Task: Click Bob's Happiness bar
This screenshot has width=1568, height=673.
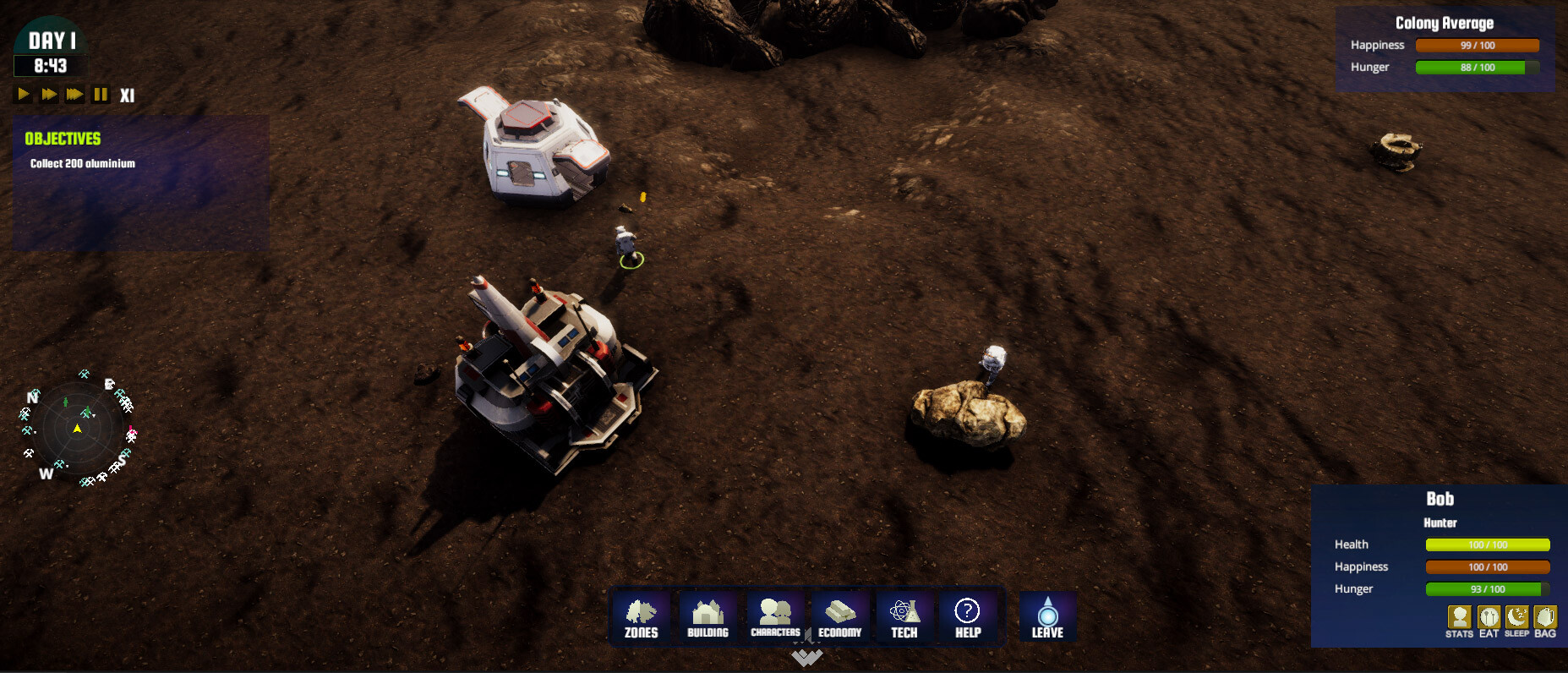Action: pos(1487,567)
